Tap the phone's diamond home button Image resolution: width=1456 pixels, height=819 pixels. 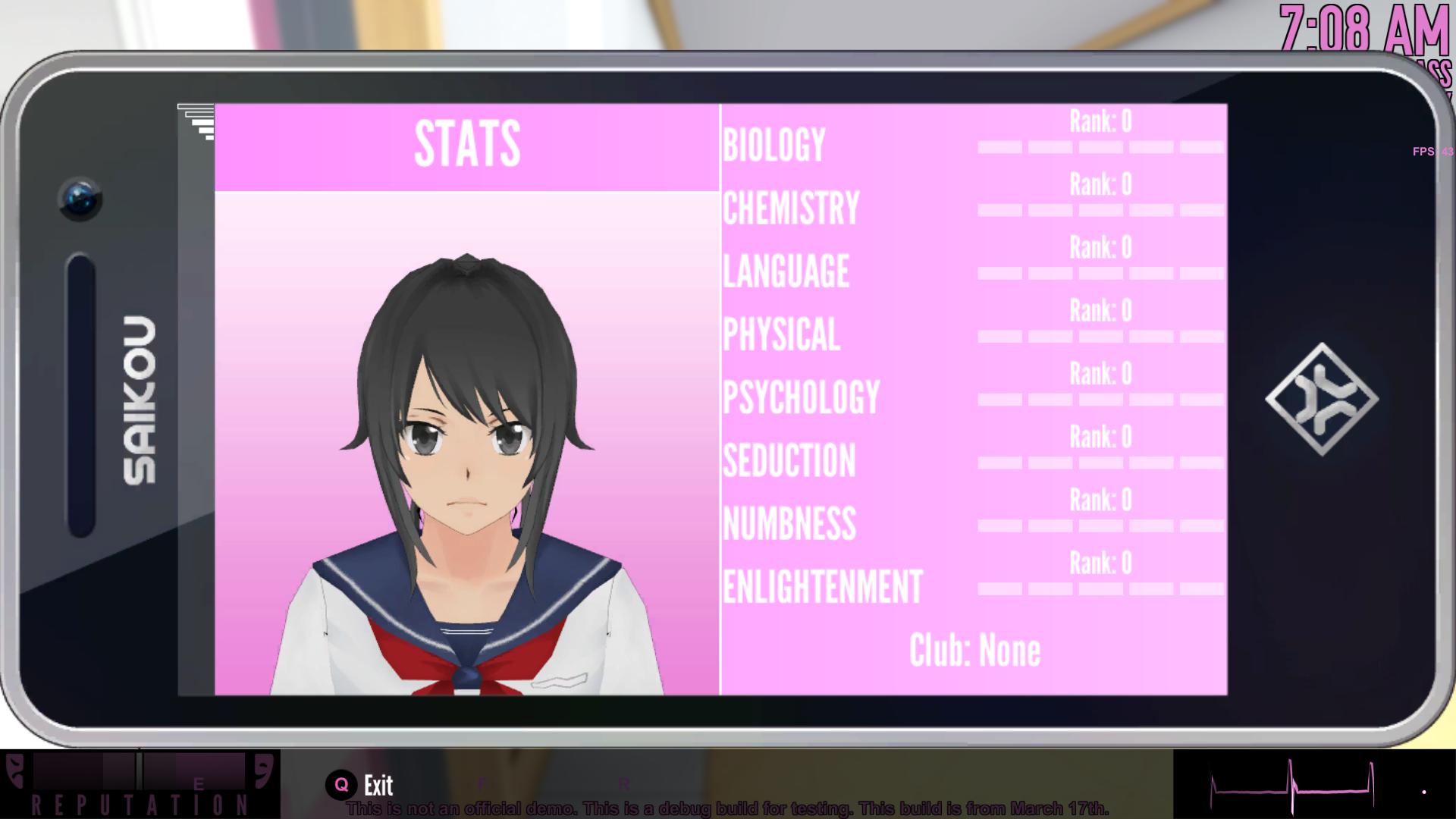pyautogui.click(x=1322, y=399)
